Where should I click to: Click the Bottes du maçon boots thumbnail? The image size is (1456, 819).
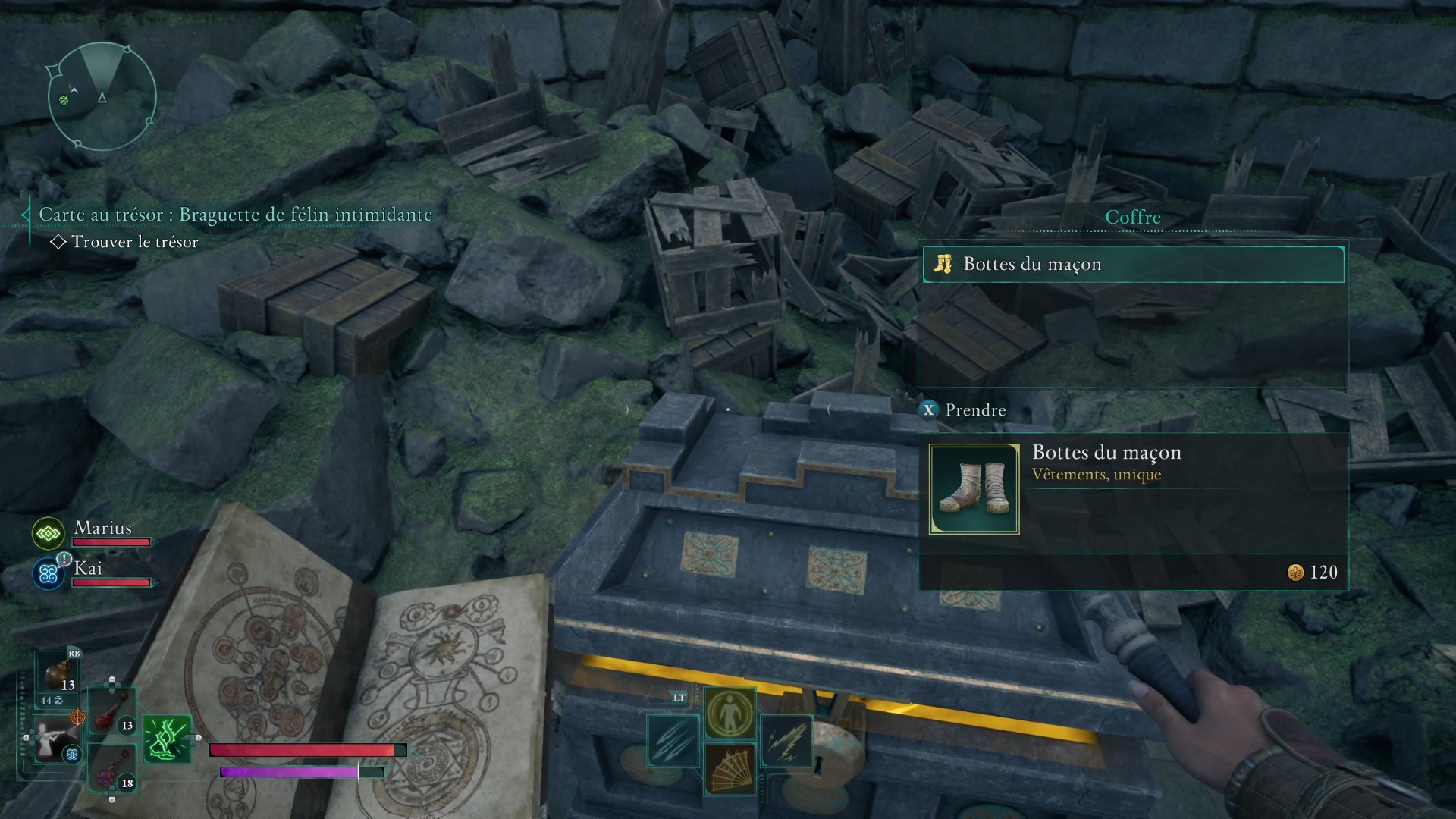click(974, 489)
